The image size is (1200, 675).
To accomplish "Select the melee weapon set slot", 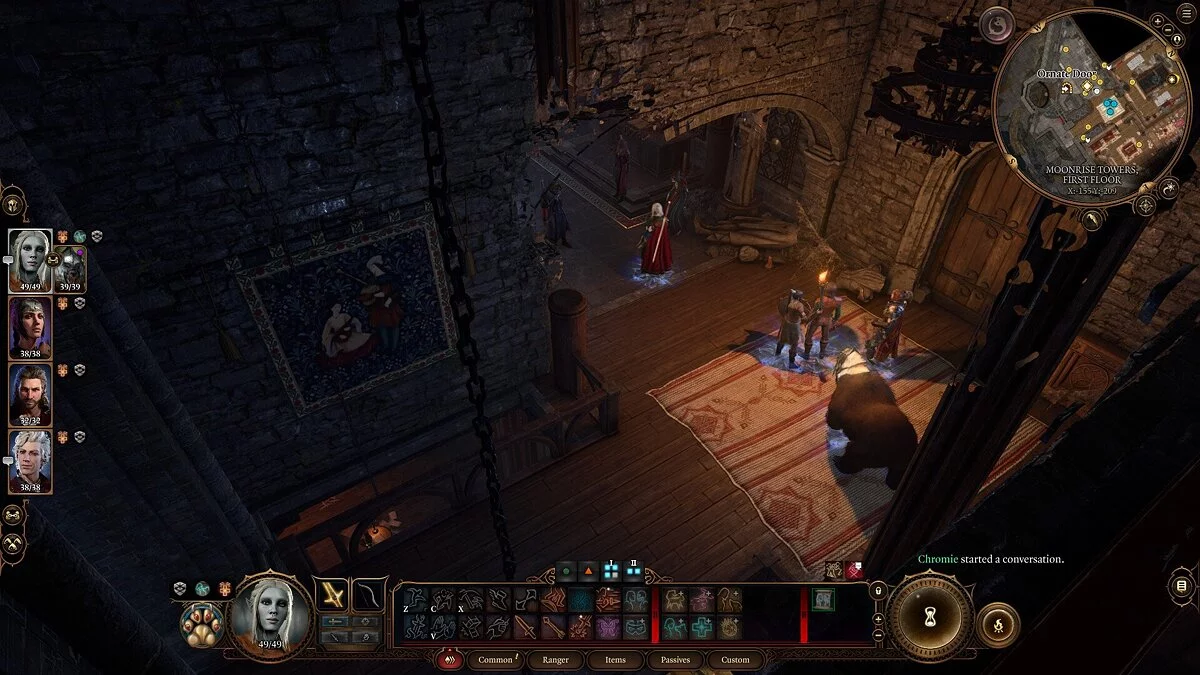I will click(x=332, y=594).
